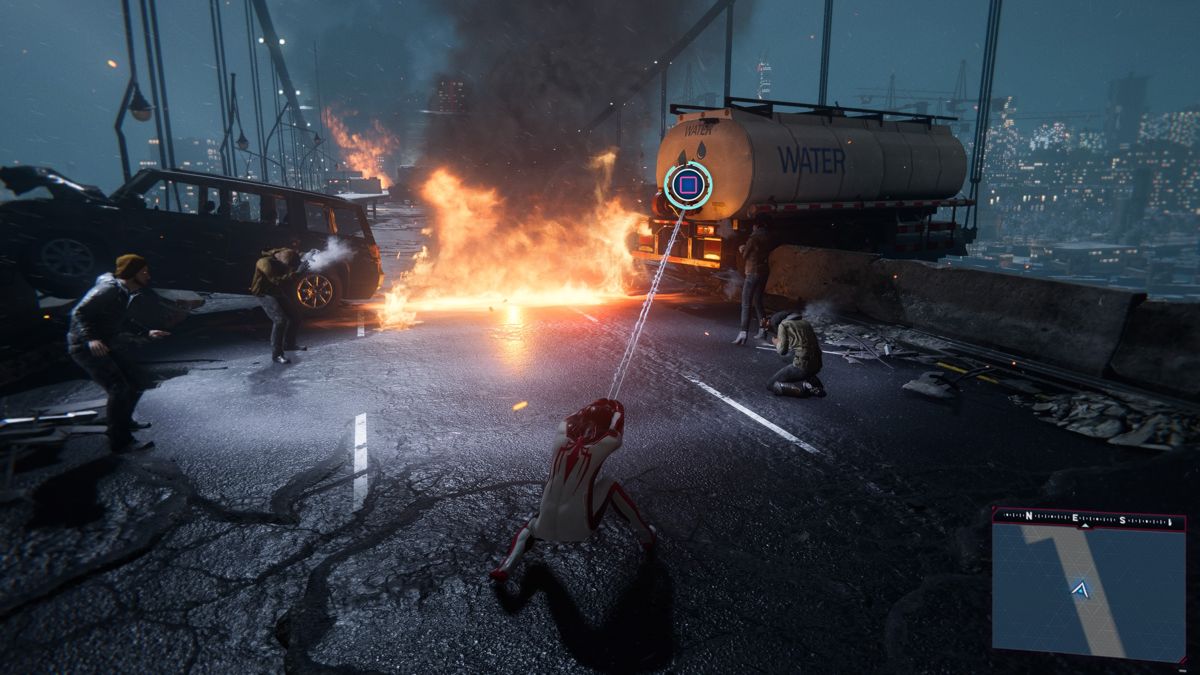Open the minimap in the corner
The image size is (1200, 675).
1088,592
